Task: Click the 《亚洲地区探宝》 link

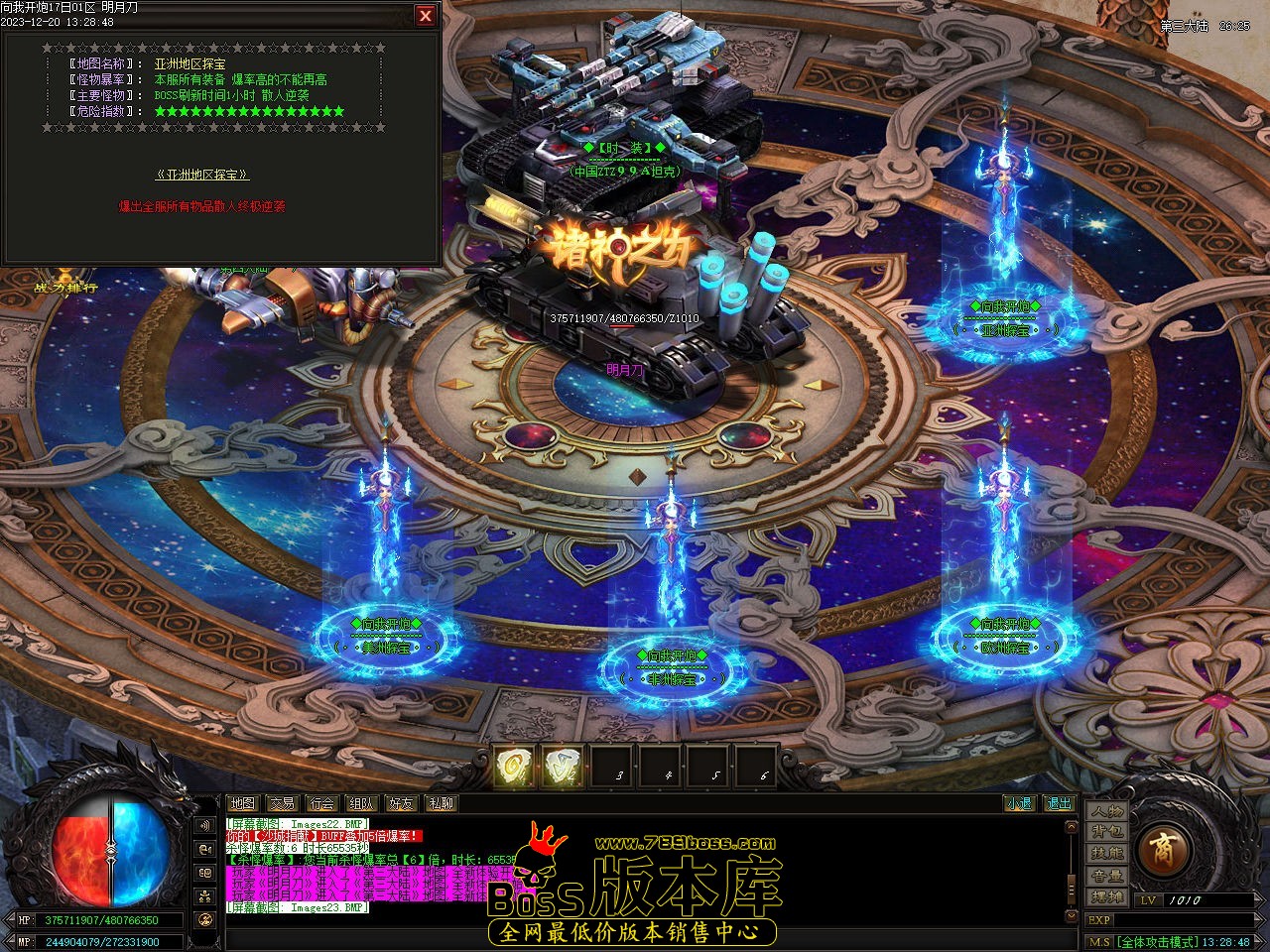Action: pyautogui.click(x=202, y=175)
